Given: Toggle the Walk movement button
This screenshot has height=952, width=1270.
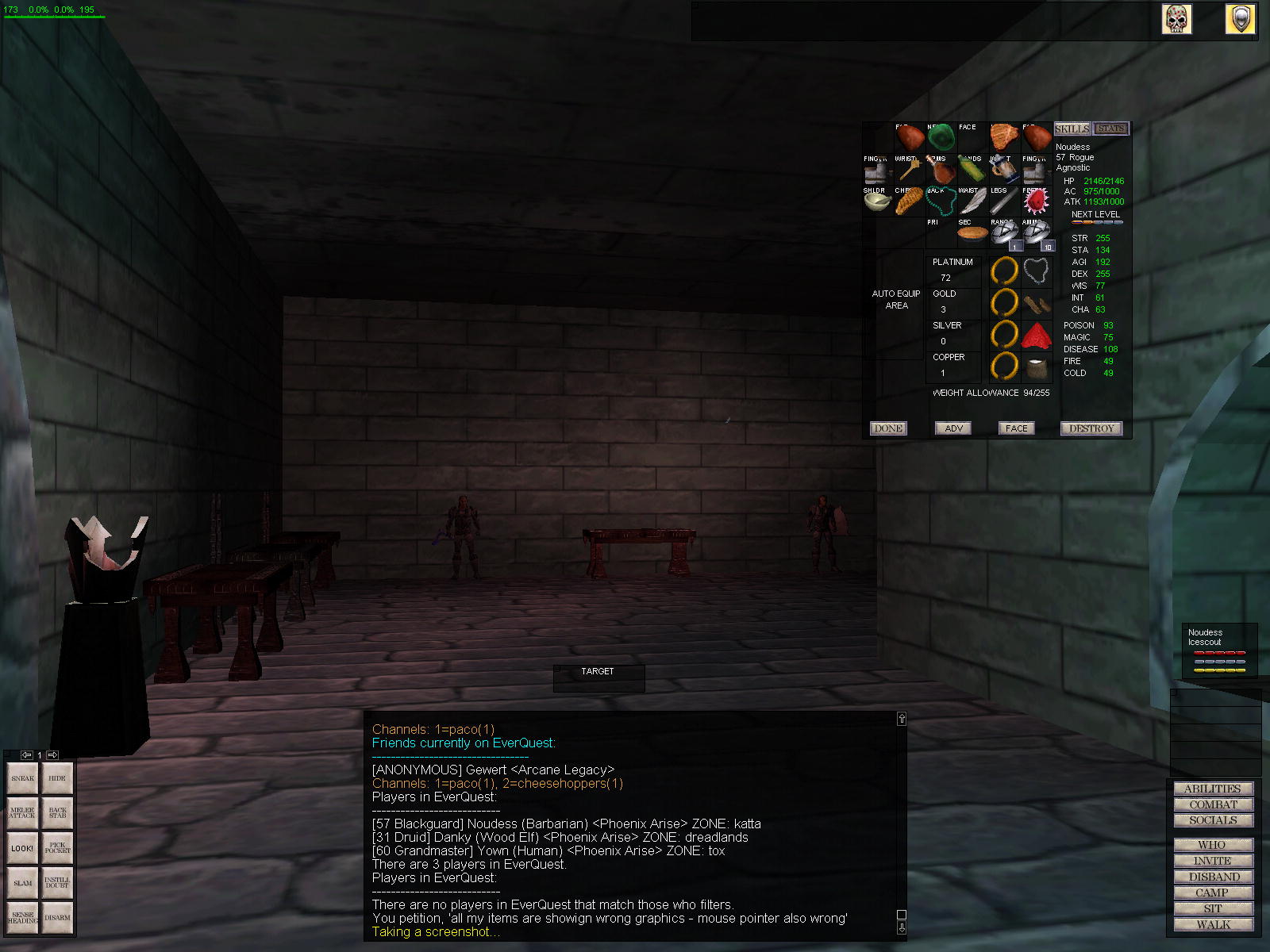Looking at the screenshot, I should click(1212, 924).
